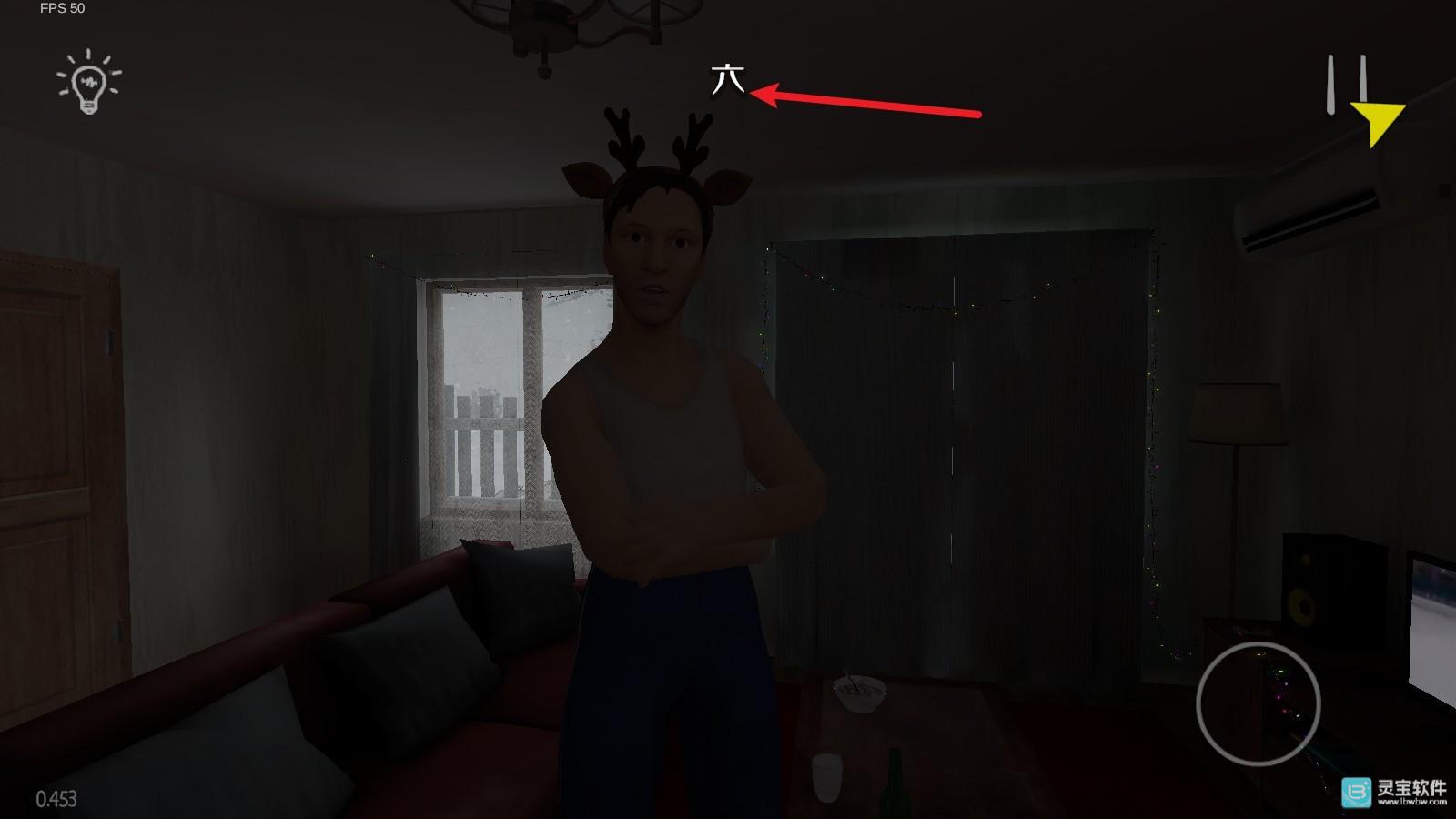Tap the virtual joystick circle
Screen dimensions: 1456x819
click(1260, 705)
